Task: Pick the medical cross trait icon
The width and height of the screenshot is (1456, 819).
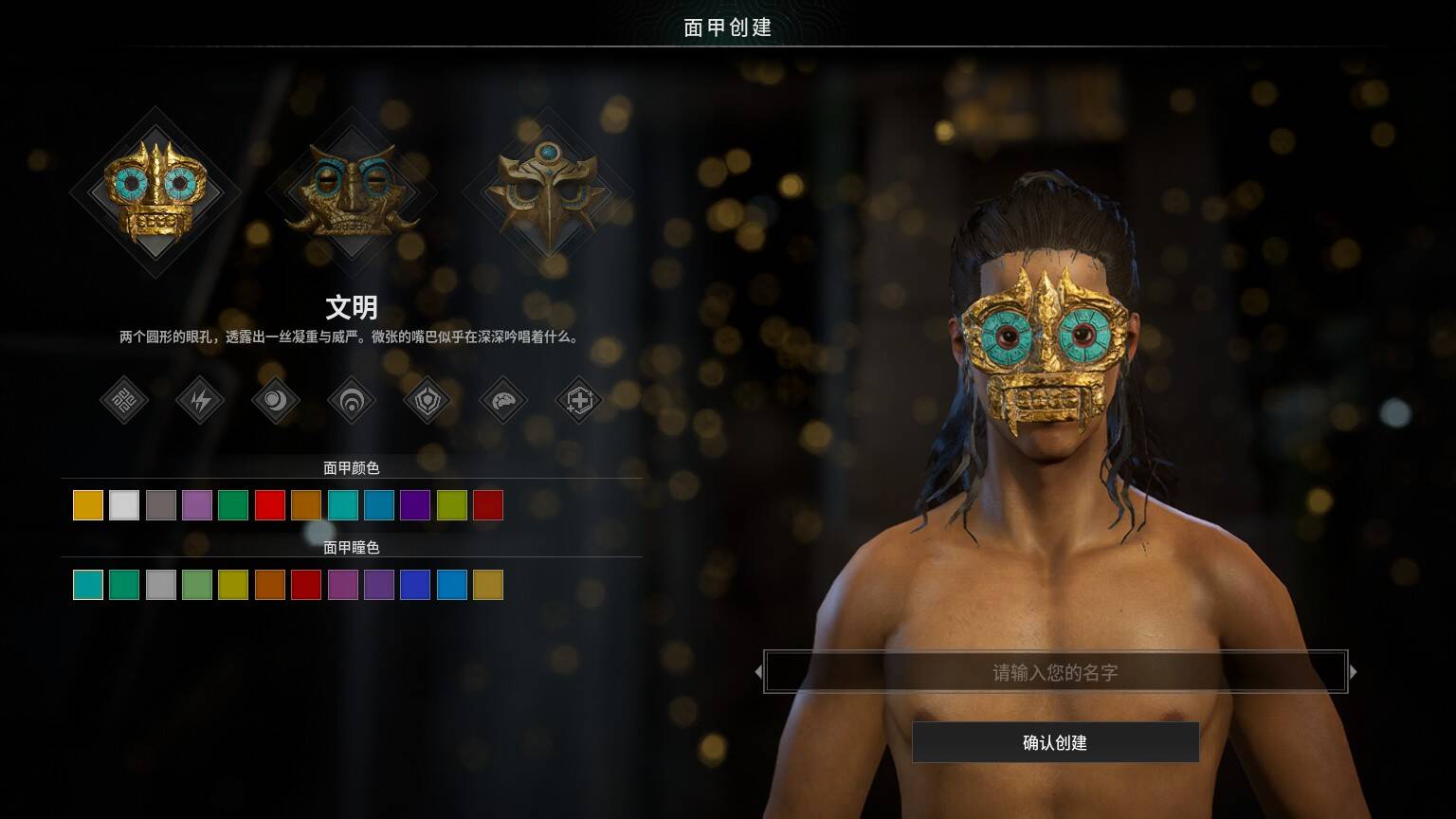Action: pyautogui.click(x=579, y=401)
